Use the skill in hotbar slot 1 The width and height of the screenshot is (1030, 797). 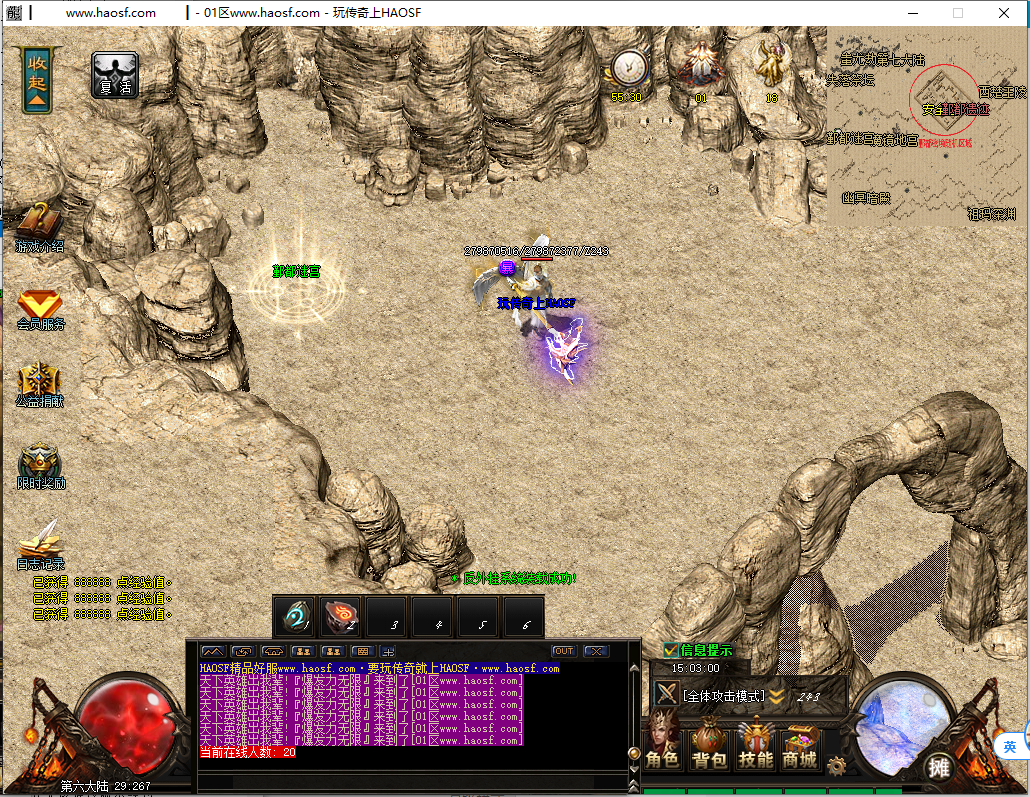point(296,616)
